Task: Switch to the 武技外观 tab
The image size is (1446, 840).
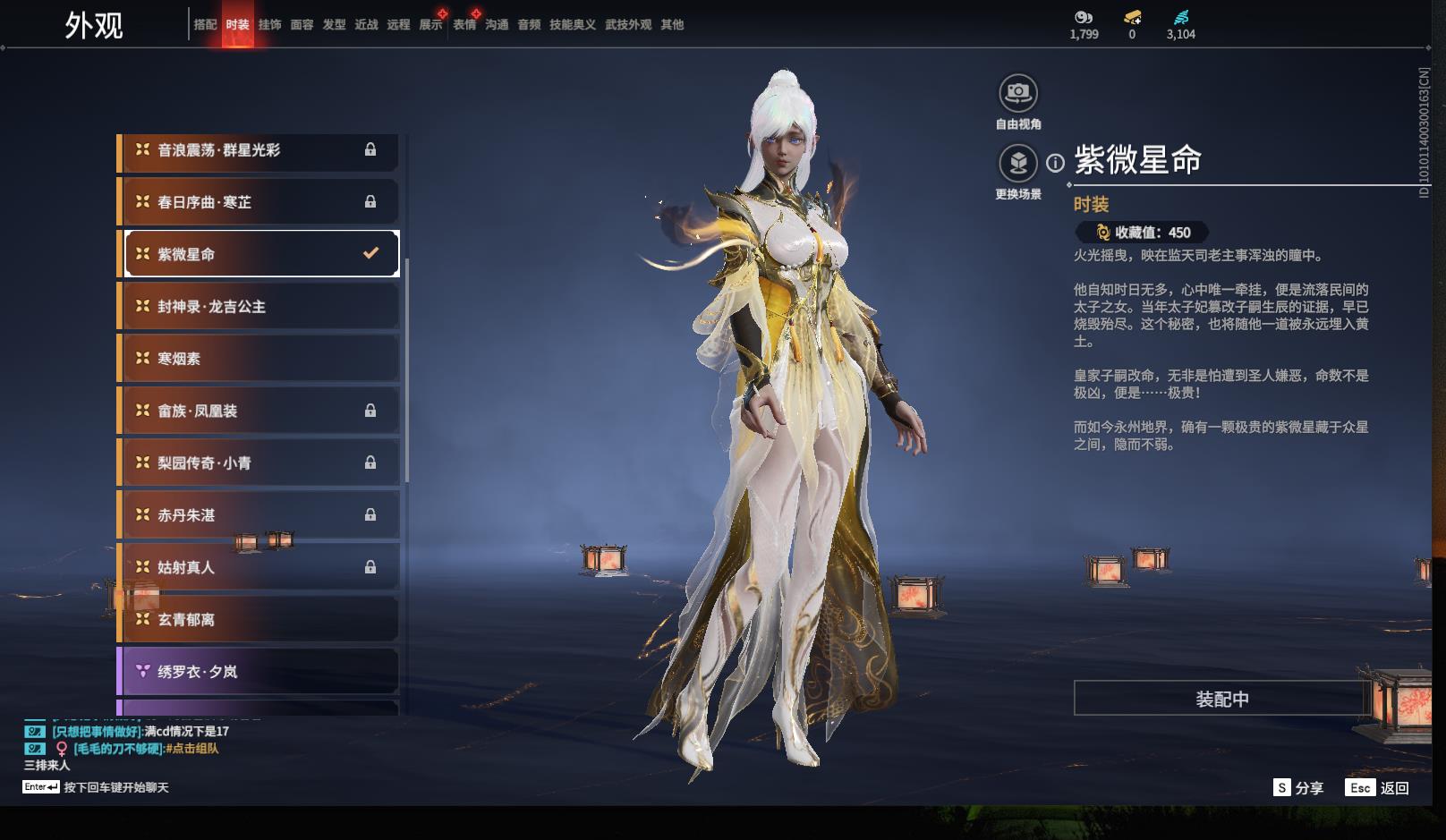Action: pyautogui.click(x=627, y=25)
